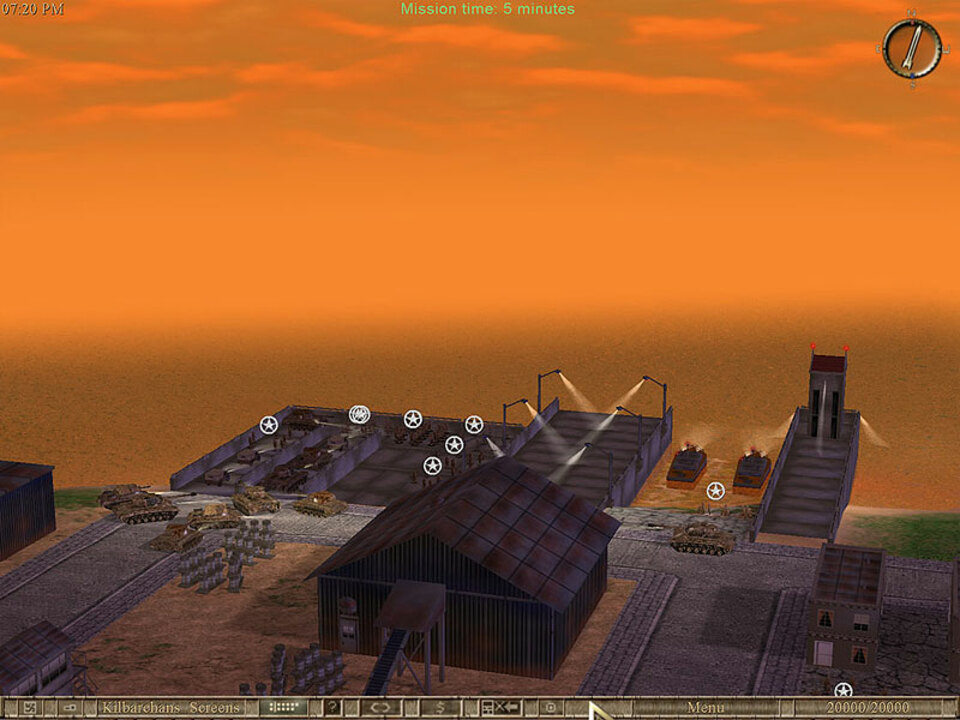
Task: Click the leftmost toolbar icon button
Action: click(29, 708)
